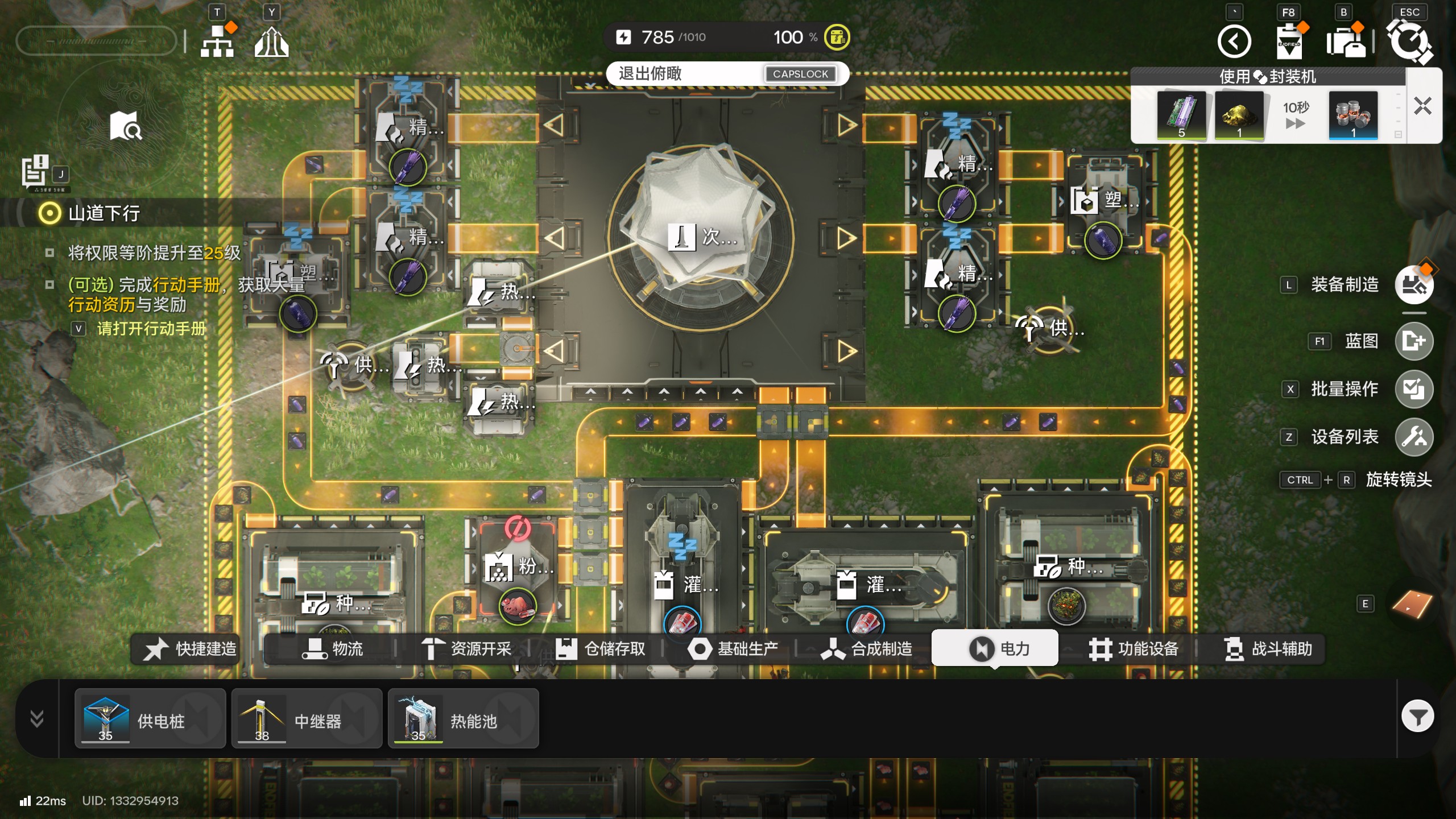Choose the 热能池 thermal pool slot

click(463, 719)
